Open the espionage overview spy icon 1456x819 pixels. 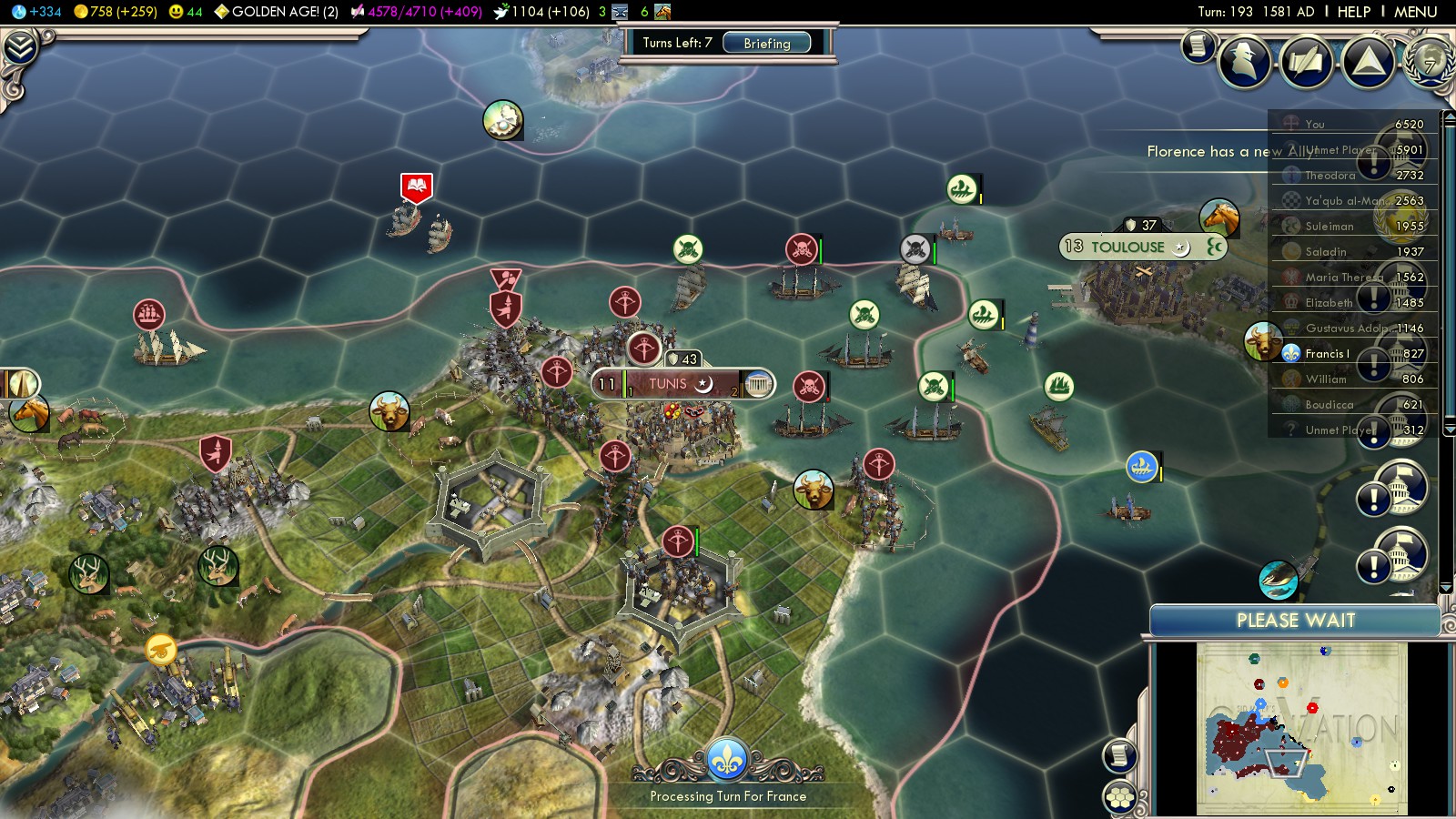(1245, 62)
